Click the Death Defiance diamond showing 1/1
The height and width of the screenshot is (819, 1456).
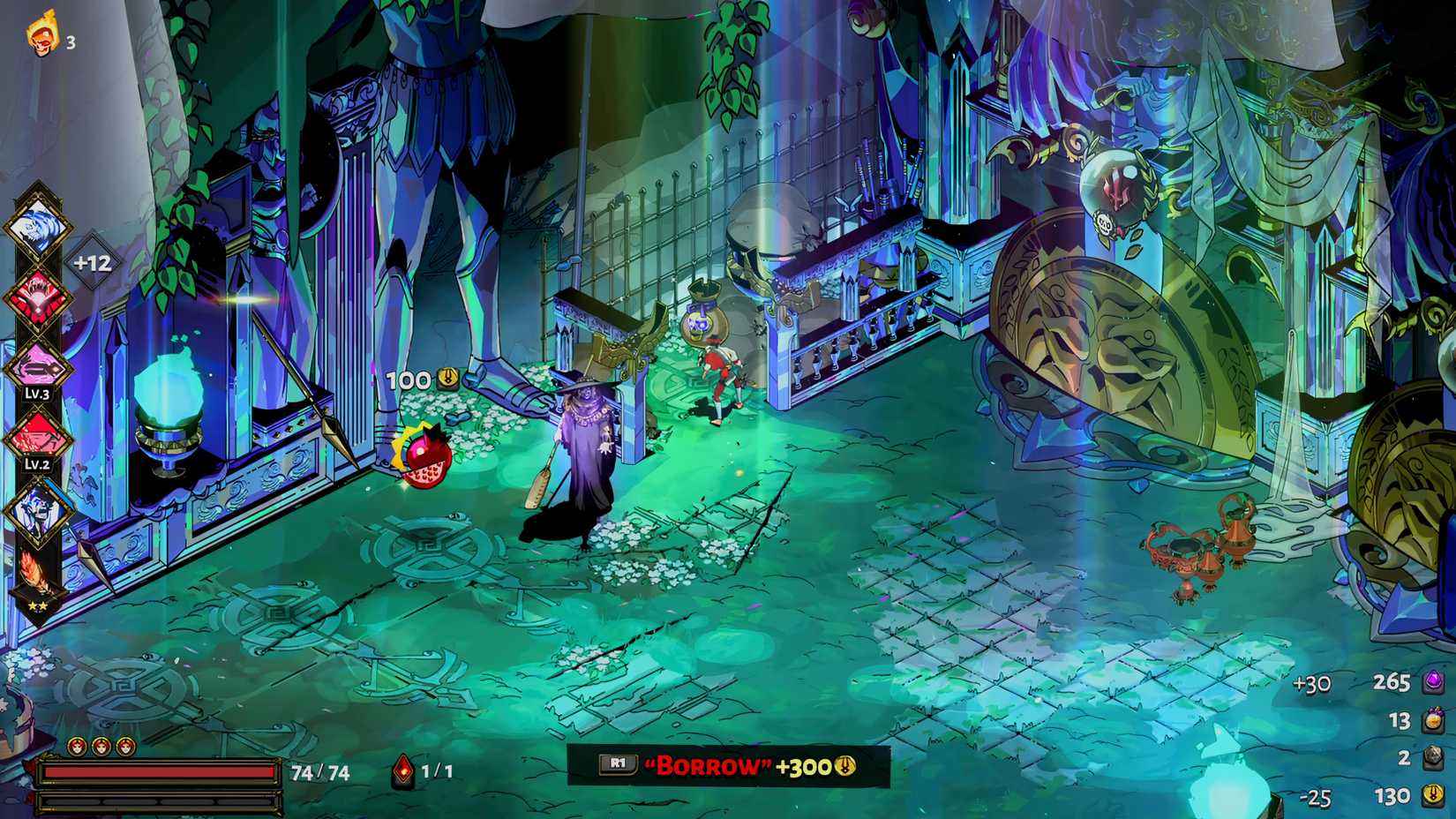402,769
